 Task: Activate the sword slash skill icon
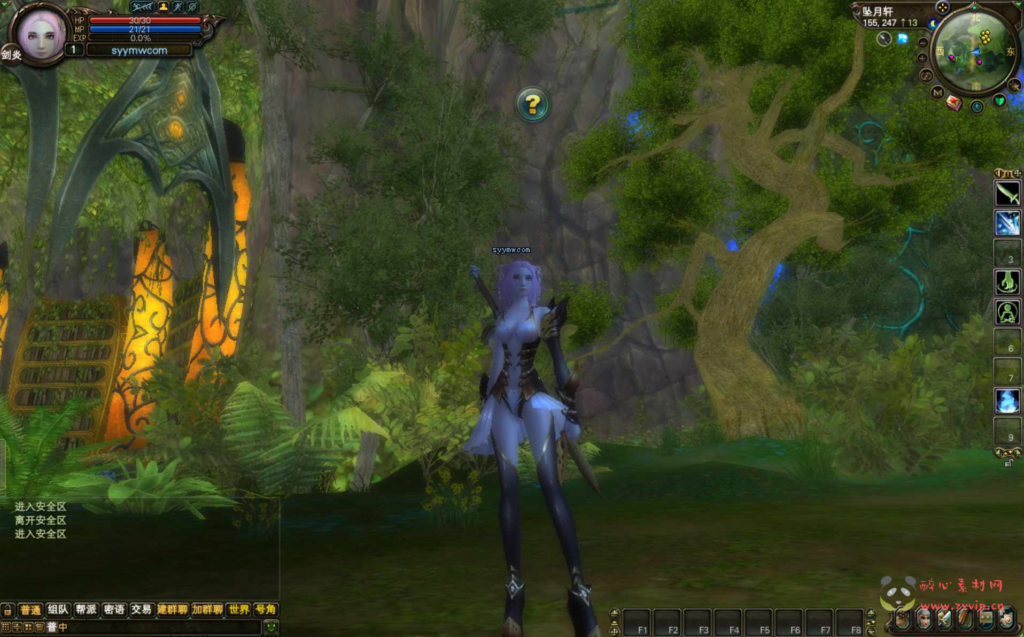coord(1007,194)
